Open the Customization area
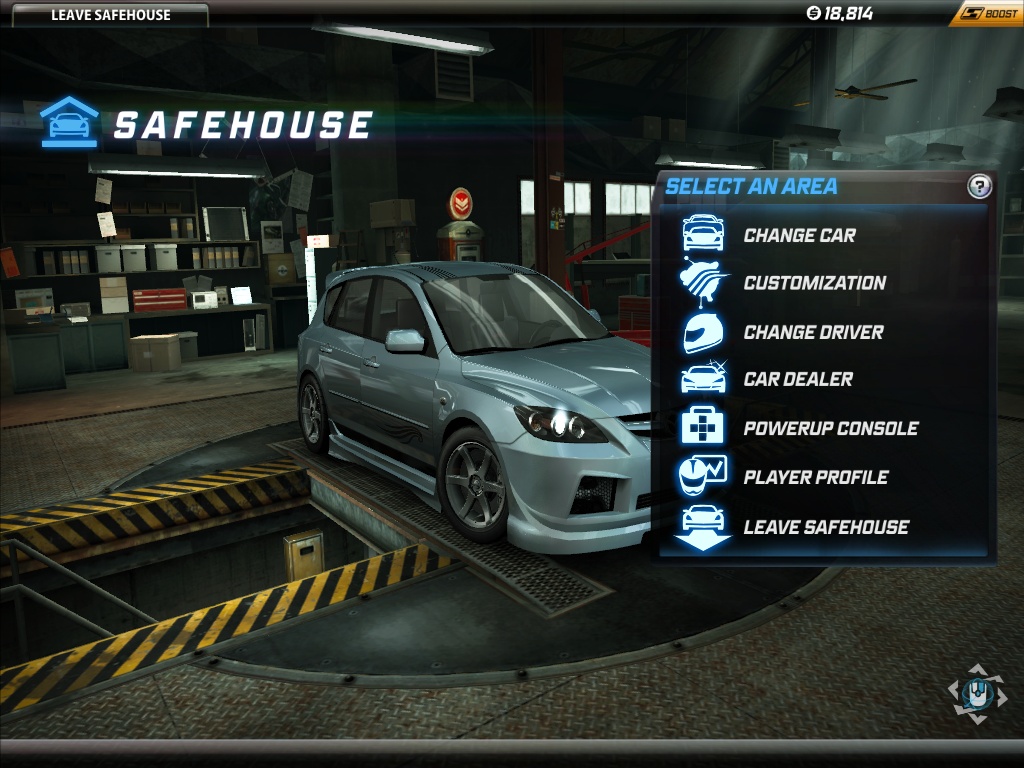The image size is (1024, 768). click(813, 283)
